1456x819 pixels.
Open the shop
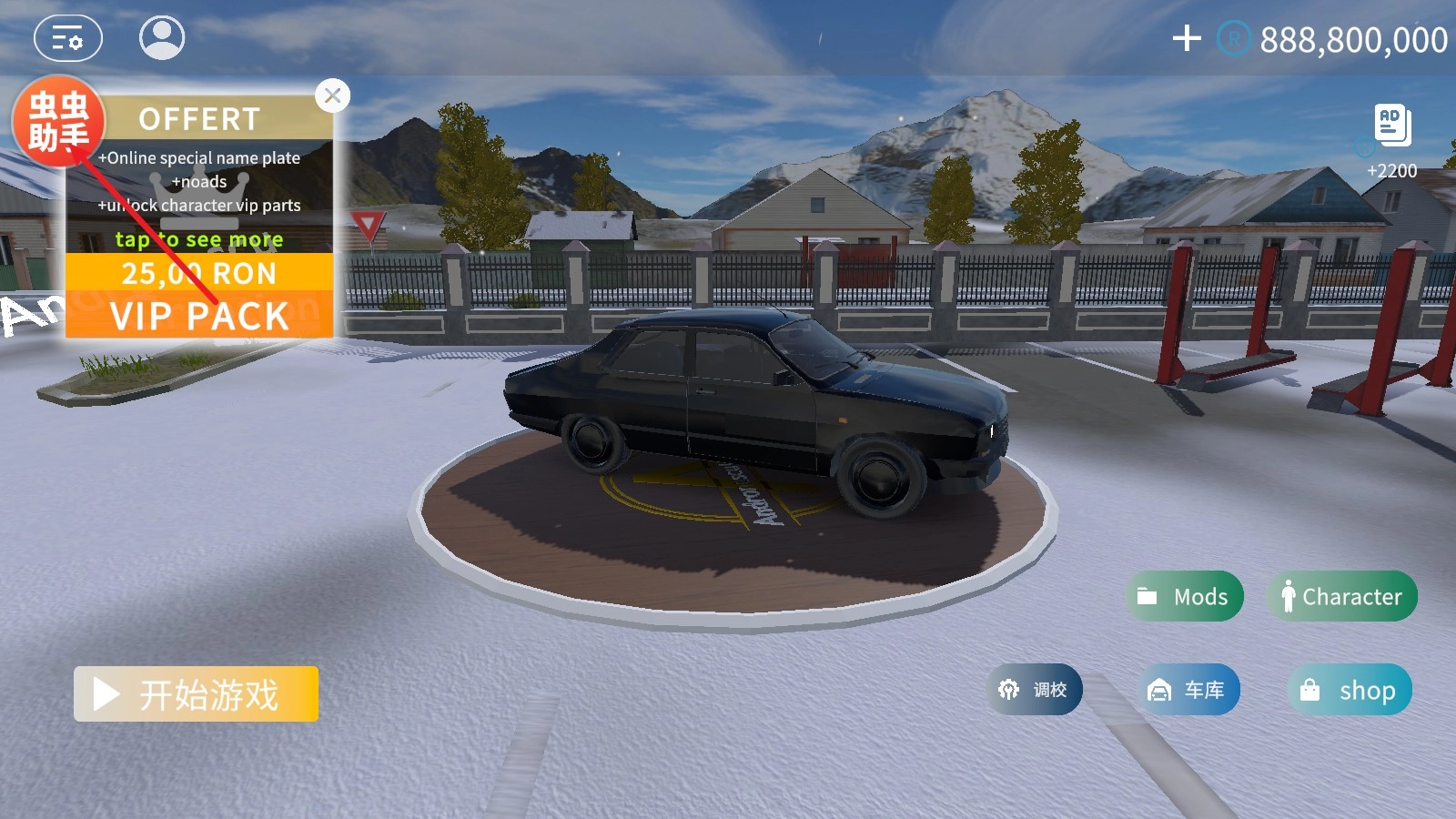click(x=1350, y=690)
